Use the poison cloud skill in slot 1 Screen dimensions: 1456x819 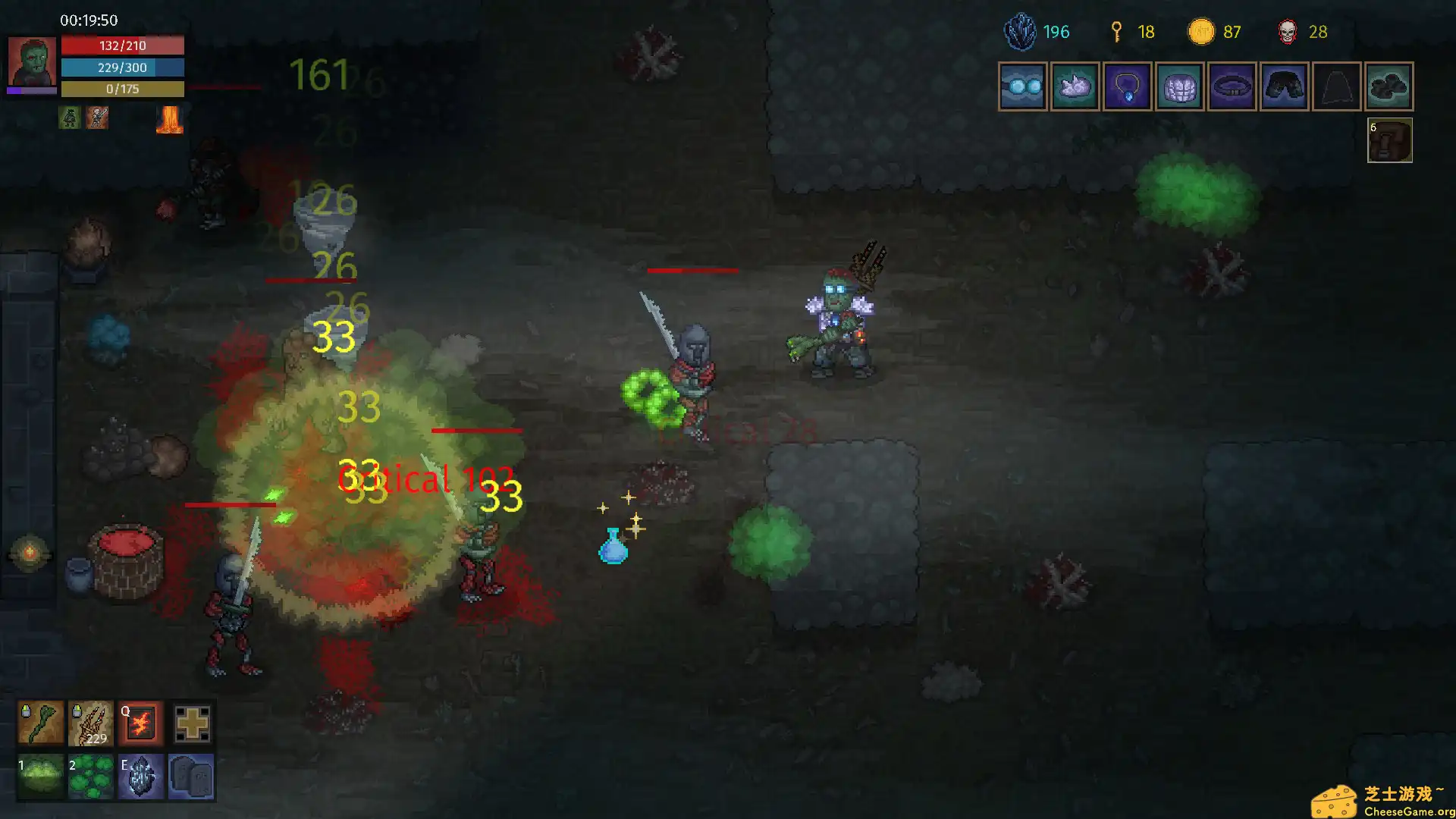coord(41,776)
